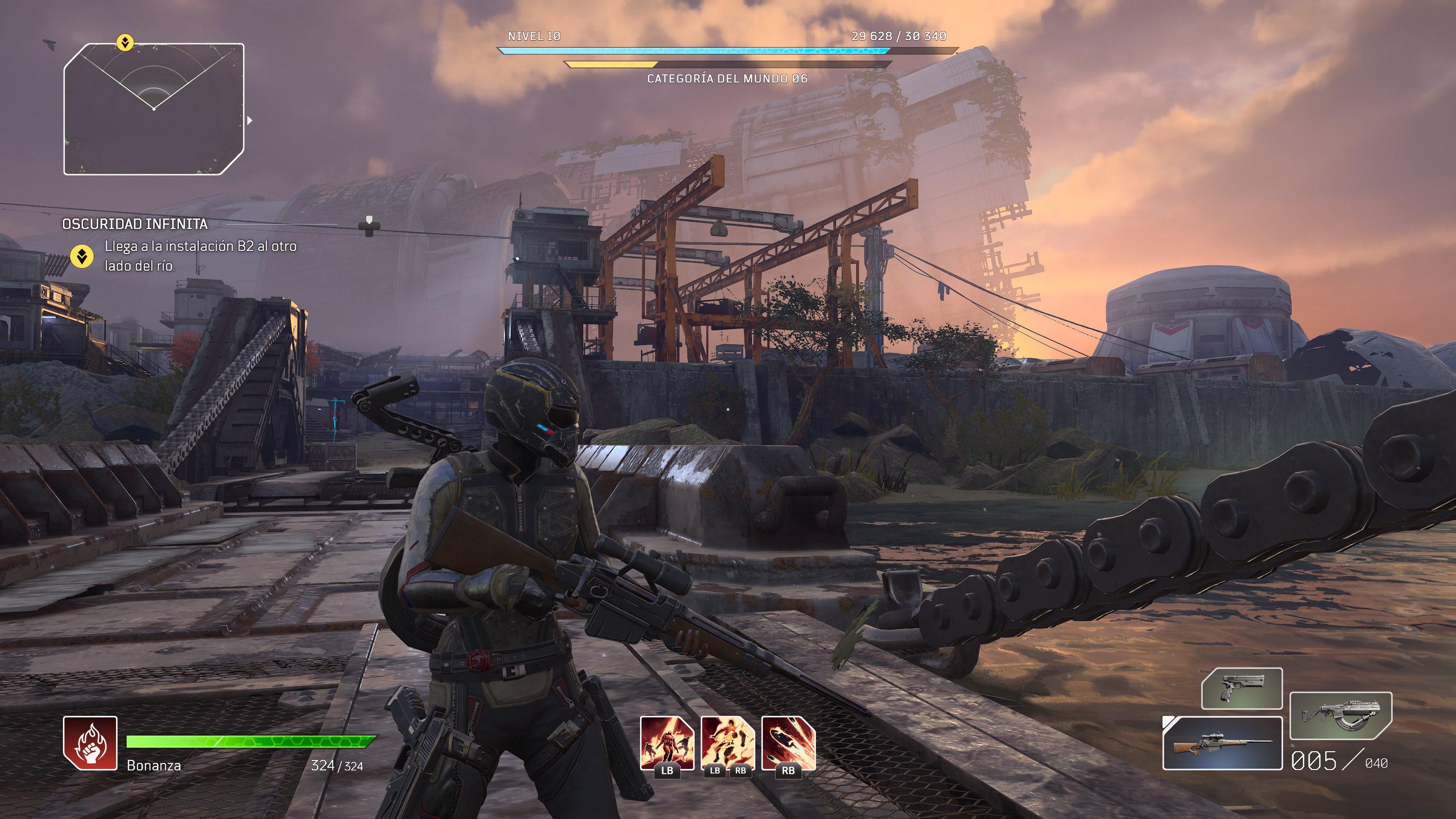Switch to the pistol sidearm slot
The height and width of the screenshot is (819, 1456).
pyautogui.click(x=1242, y=688)
